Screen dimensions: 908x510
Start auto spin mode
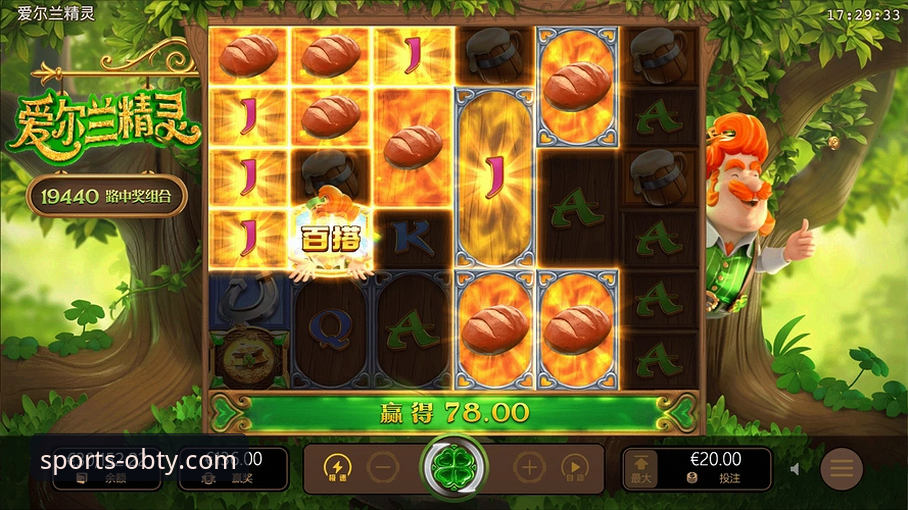pyautogui.click(x=574, y=467)
